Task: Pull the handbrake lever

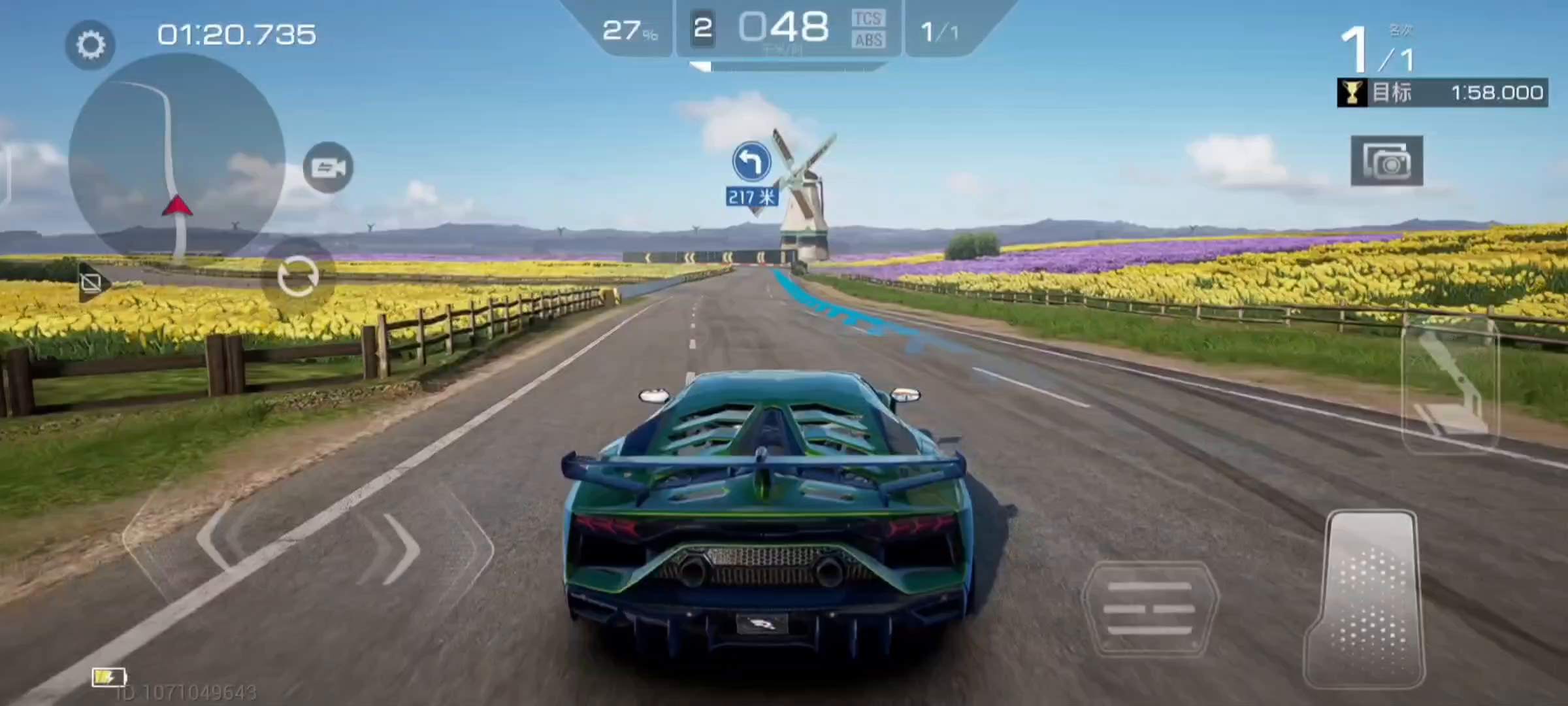Action: pyautogui.click(x=1450, y=386)
